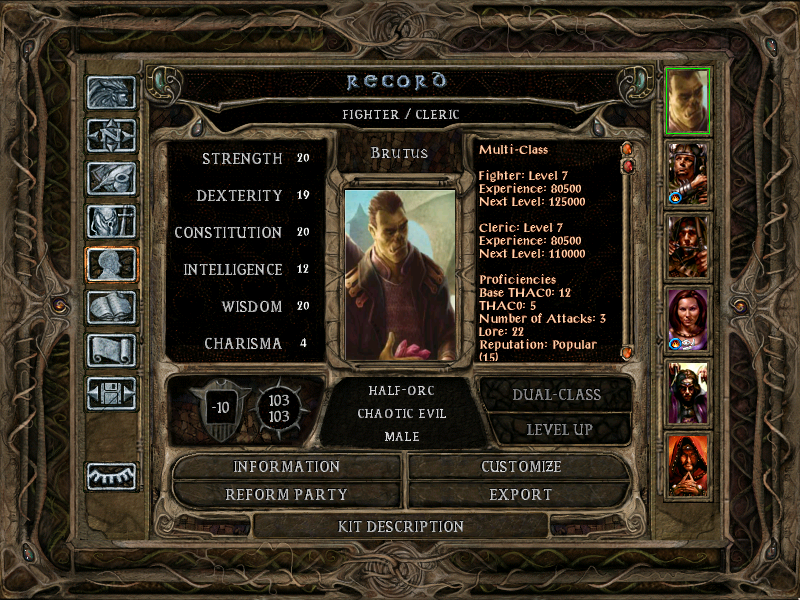Select the portrait of the woman in purple
800x600 pixels.
tap(688, 319)
